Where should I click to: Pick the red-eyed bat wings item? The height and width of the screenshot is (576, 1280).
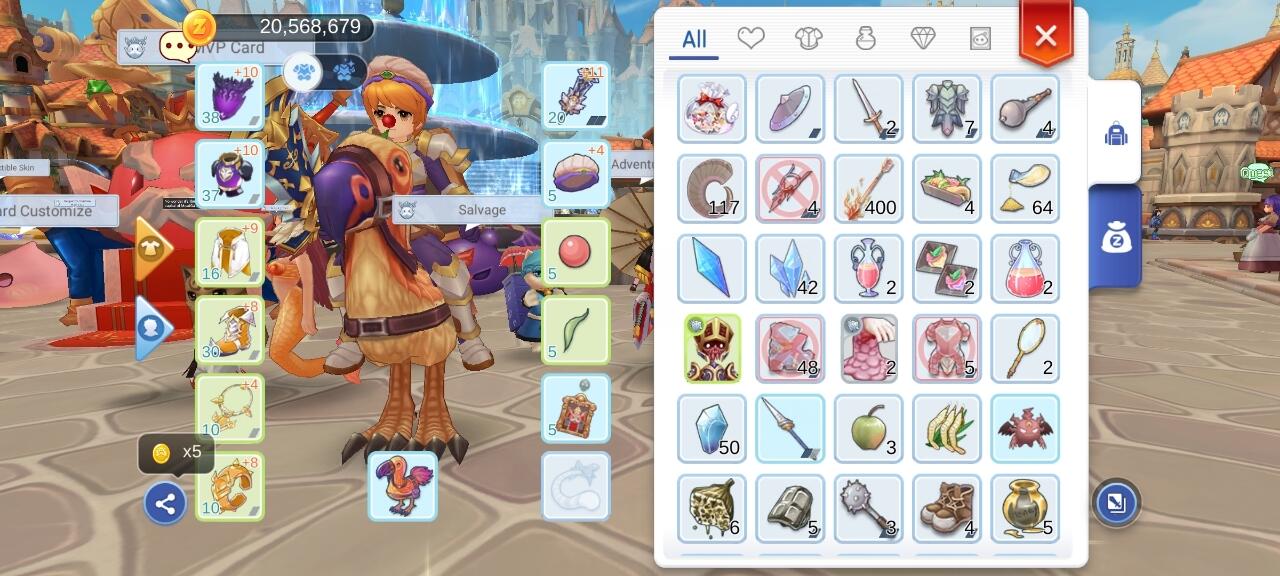point(1025,428)
